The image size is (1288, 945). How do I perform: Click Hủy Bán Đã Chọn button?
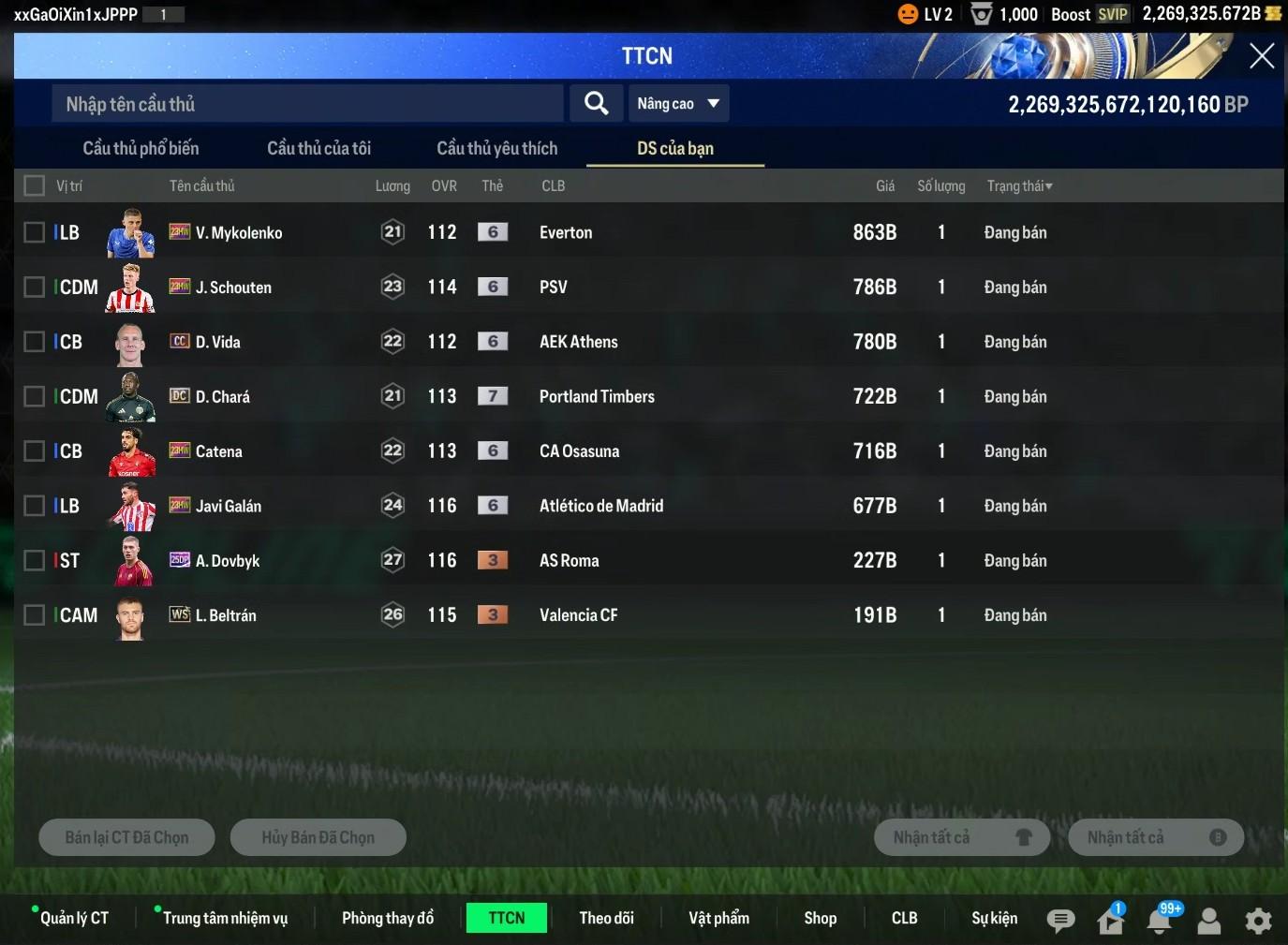coord(318,837)
